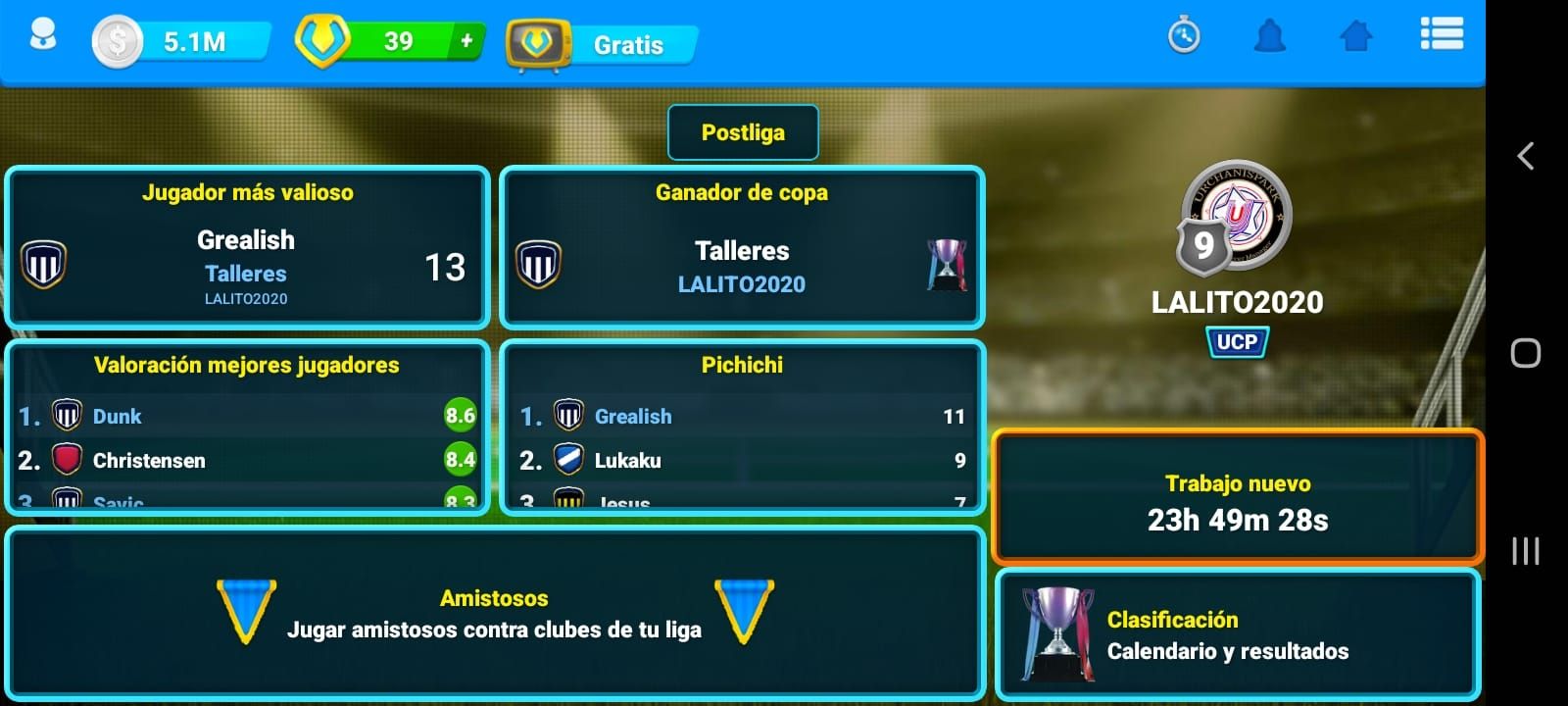Screen dimensions: 1568x706
Task: Open the Ganador de copa panel
Action: point(742,246)
